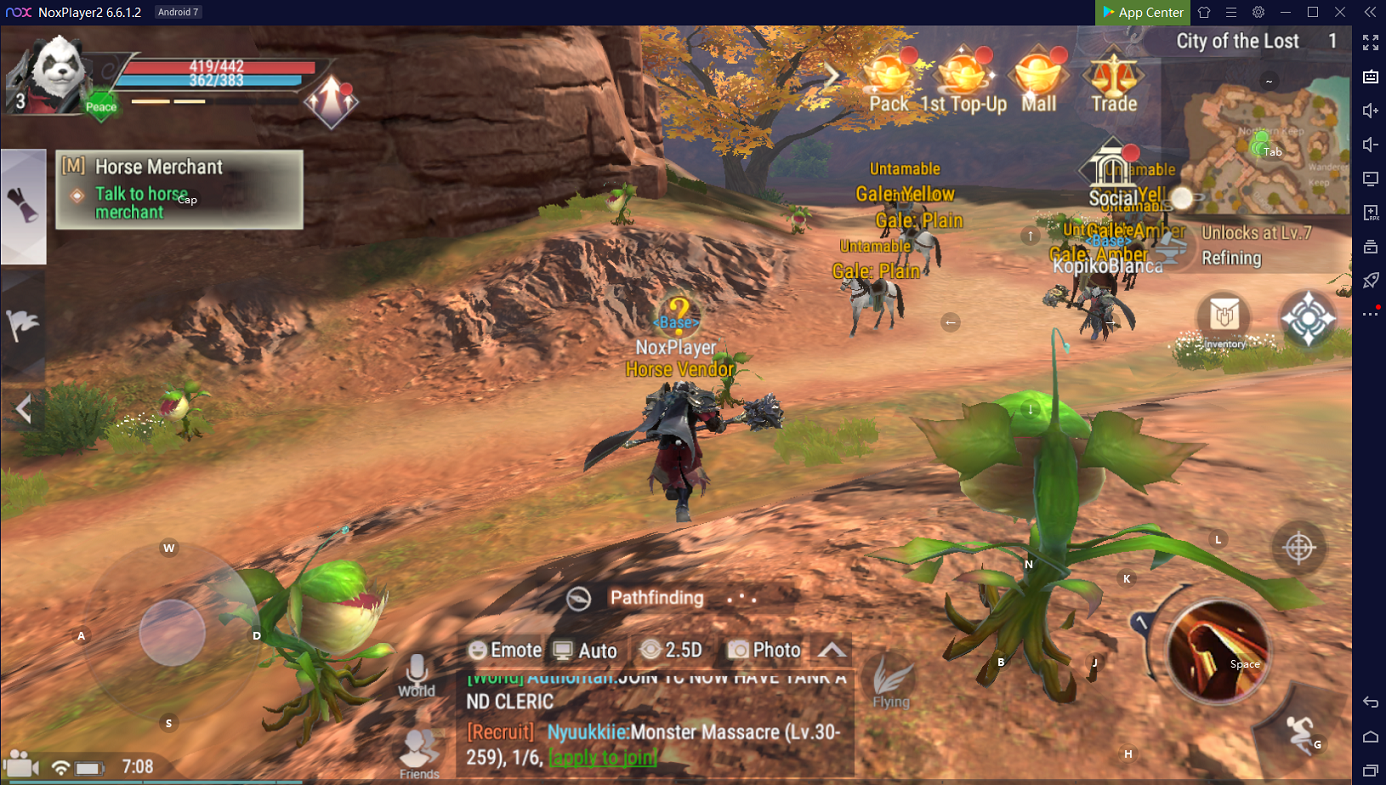Open the Trade menu
The image size is (1386, 785).
coord(1113,79)
